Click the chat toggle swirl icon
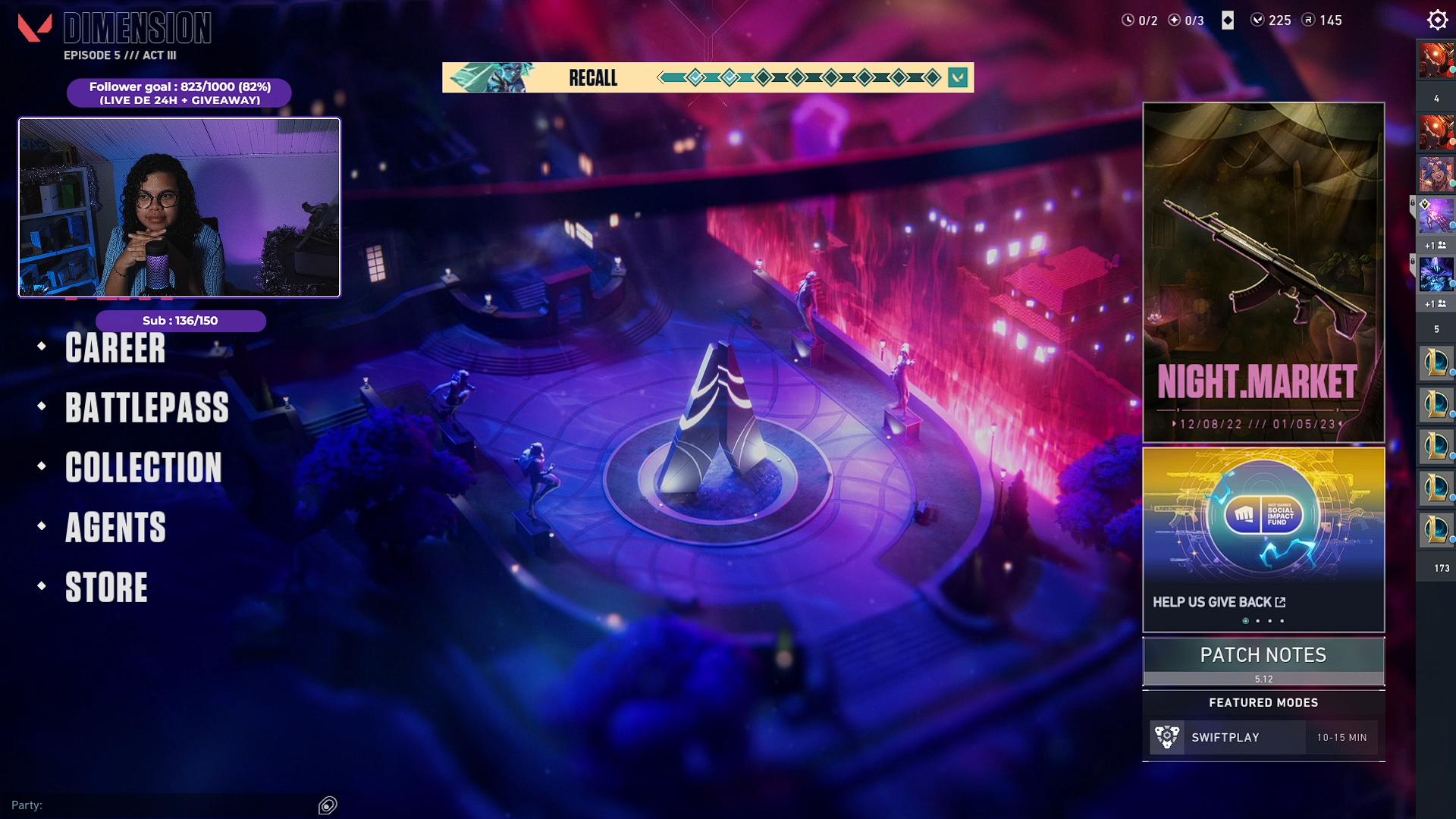 [328, 805]
